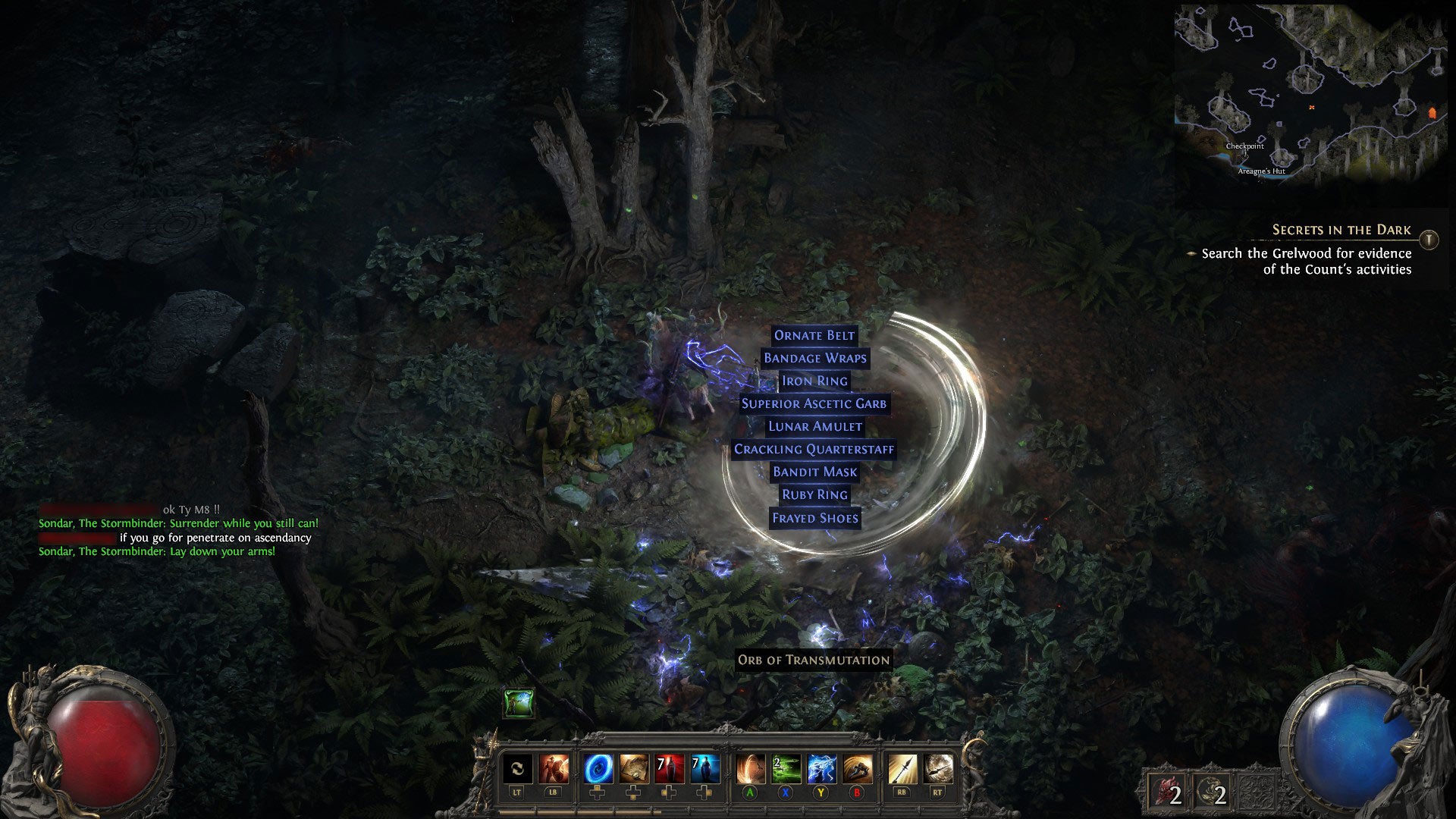This screenshot has width=1456, height=819.
Task: Pick up the Lunar Amulet
Action: tap(814, 426)
